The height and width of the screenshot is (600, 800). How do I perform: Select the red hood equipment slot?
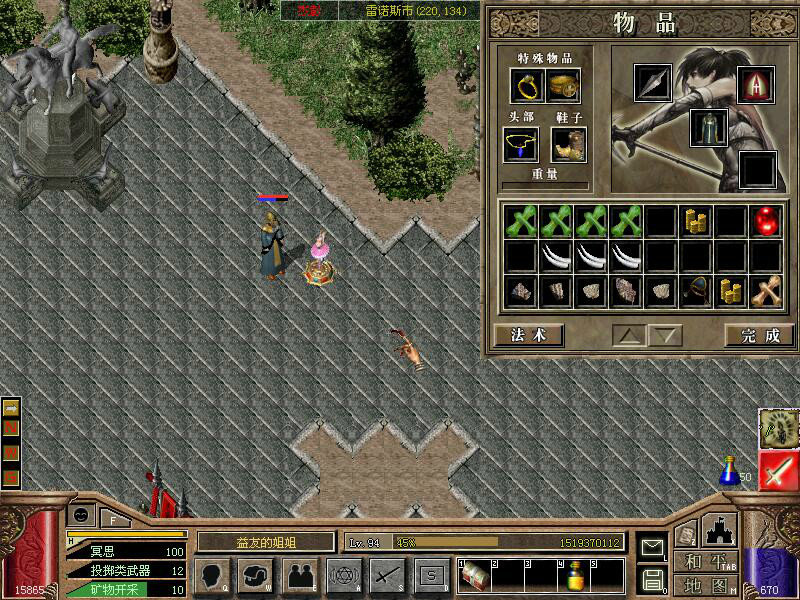click(x=756, y=84)
